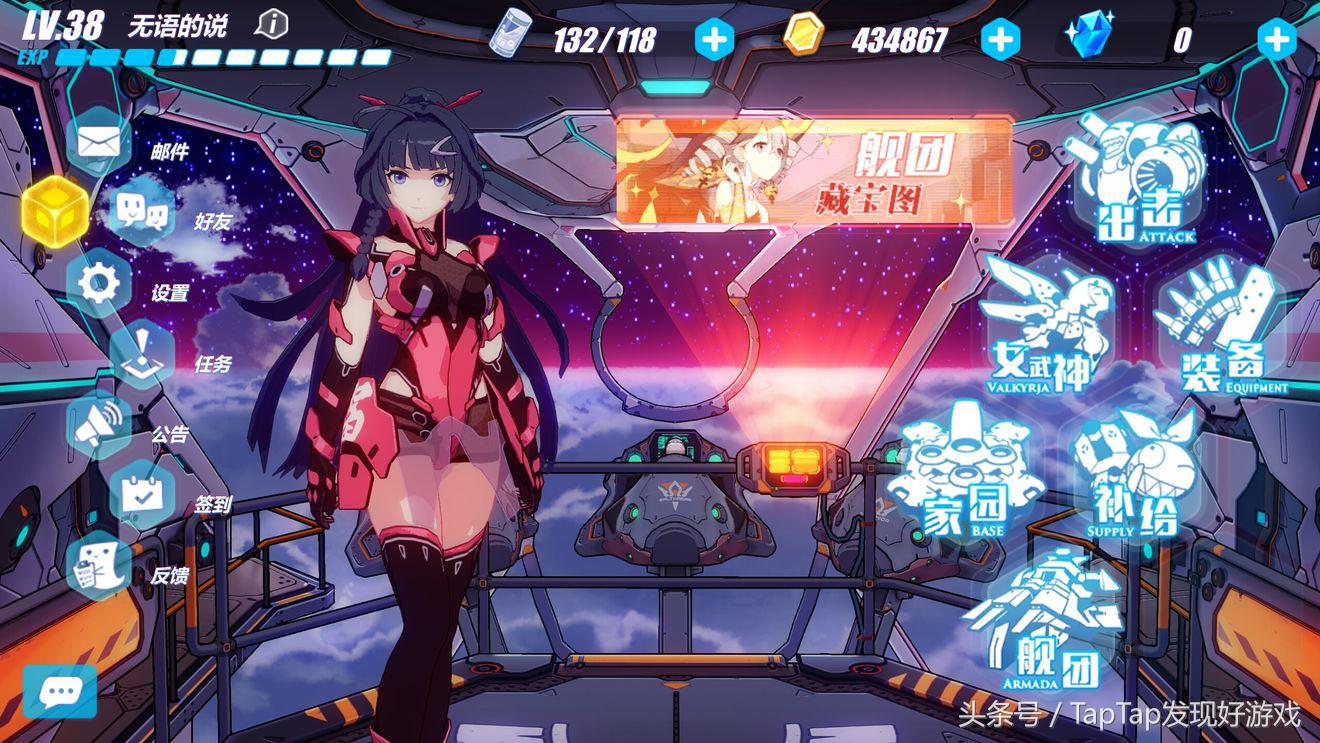Open the chat speech bubble
The height and width of the screenshot is (743, 1320).
tap(60, 691)
